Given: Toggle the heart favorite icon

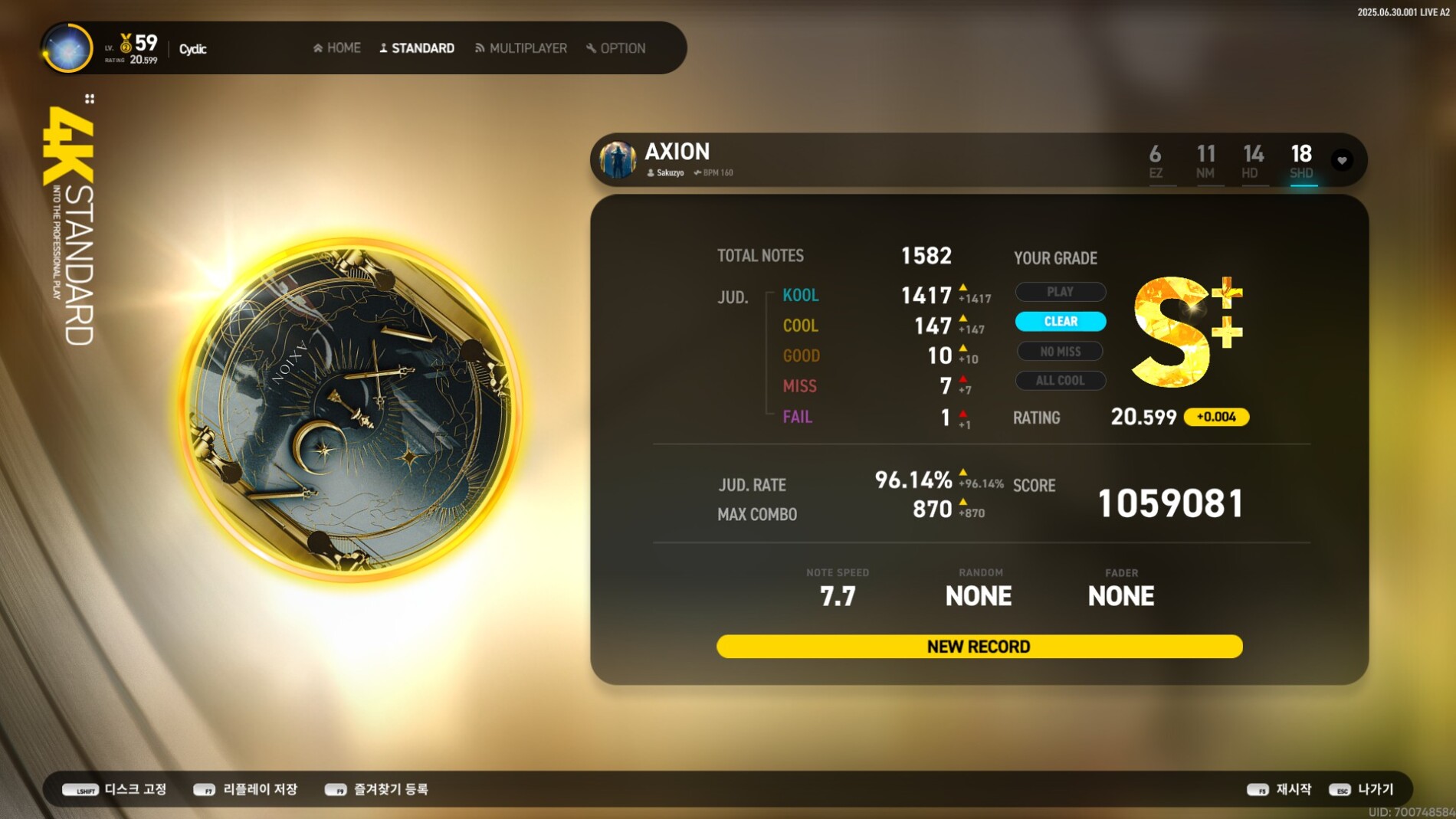Looking at the screenshot, I should (x=1342, y=160).
